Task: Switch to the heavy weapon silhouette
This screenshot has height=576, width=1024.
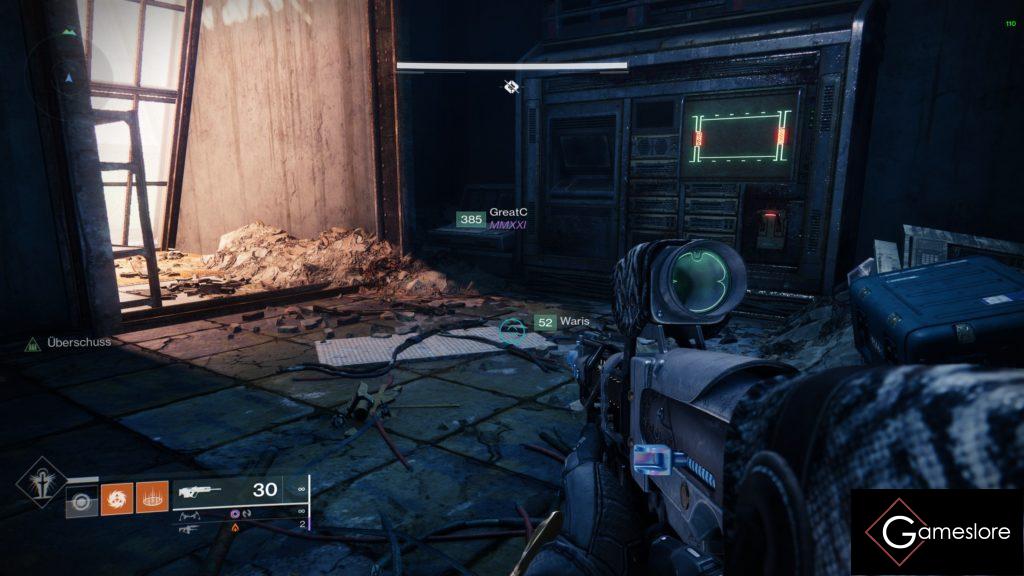Action: click(187, 526)
